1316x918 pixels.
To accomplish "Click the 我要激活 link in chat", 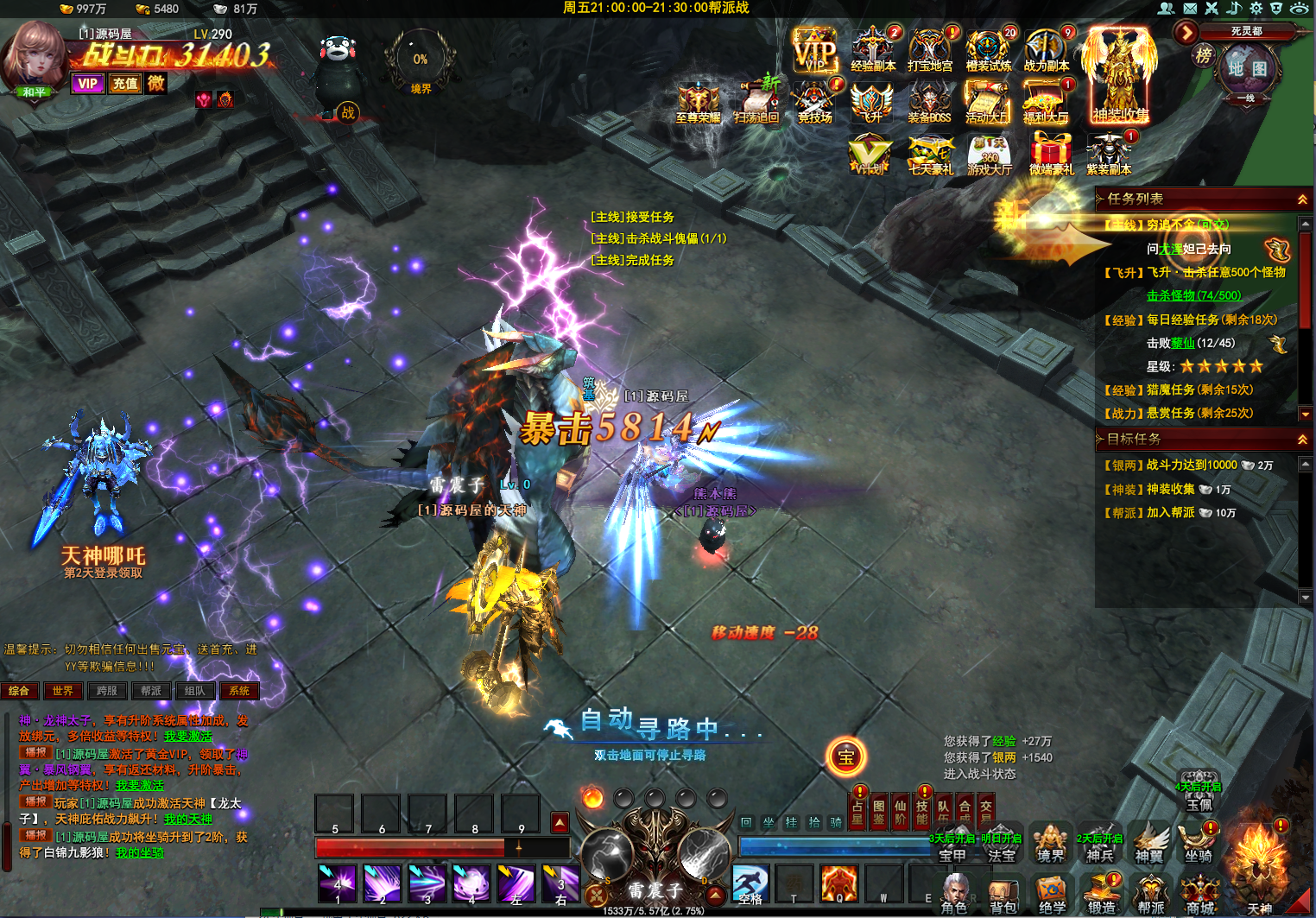I will (x=187, y=737).
